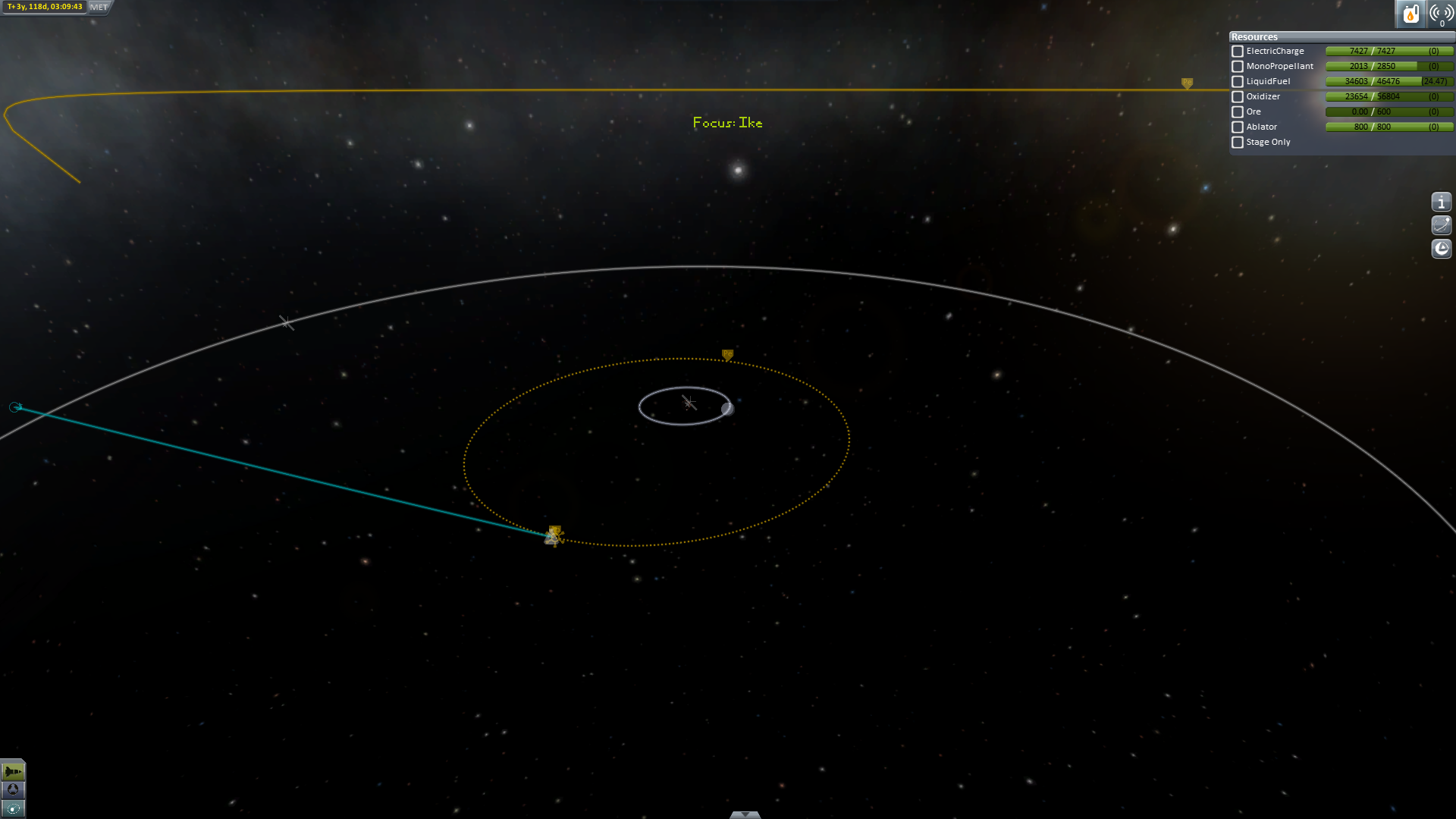Open the pie-chart map filter button
Image resolution: width=1456 pixels, height=819 pixels.
coord(1441,249)
